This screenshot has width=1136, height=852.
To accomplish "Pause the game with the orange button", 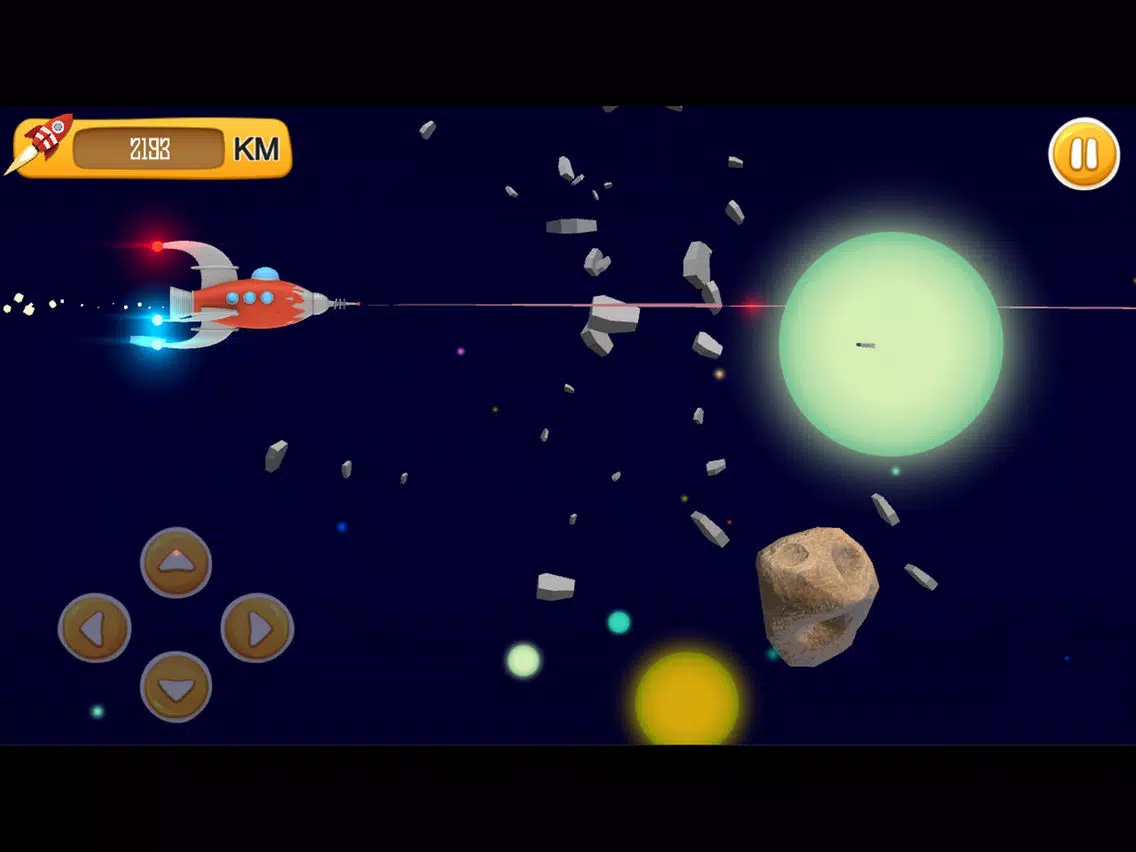I will point(1084,154).
